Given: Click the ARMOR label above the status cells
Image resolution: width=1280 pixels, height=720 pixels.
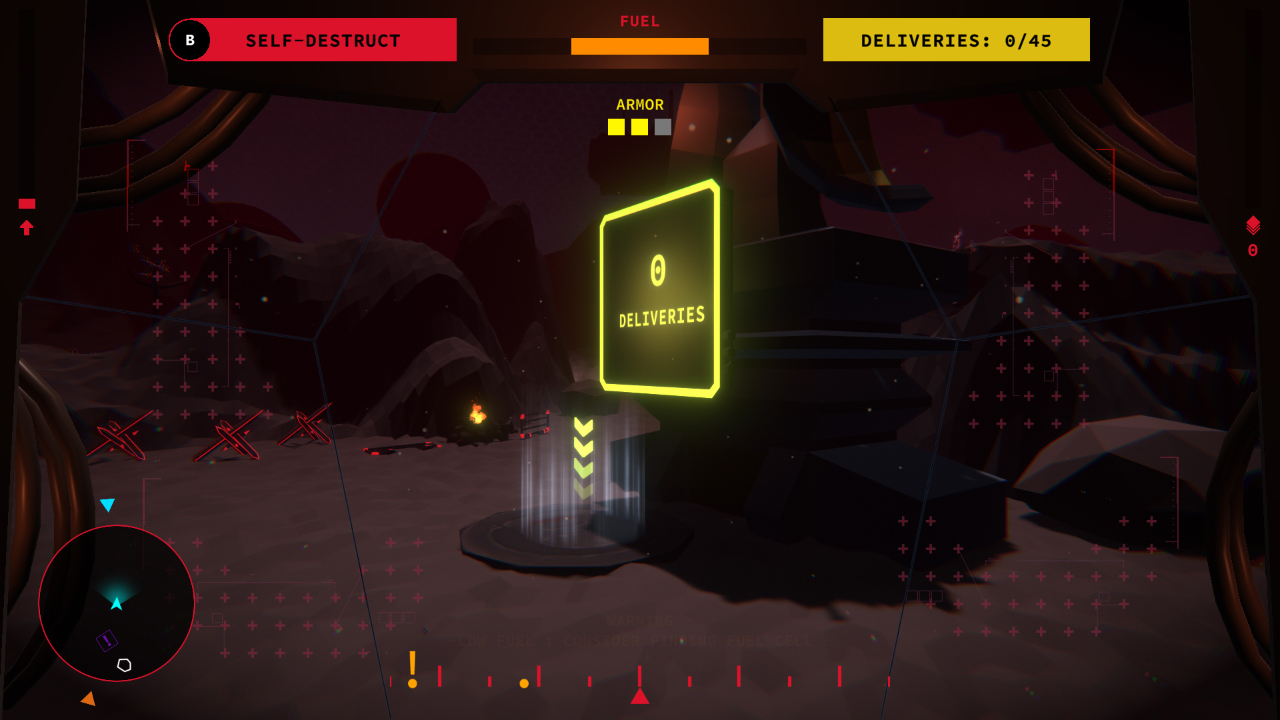Looking at the screenshot, I should tap(640, 104).
